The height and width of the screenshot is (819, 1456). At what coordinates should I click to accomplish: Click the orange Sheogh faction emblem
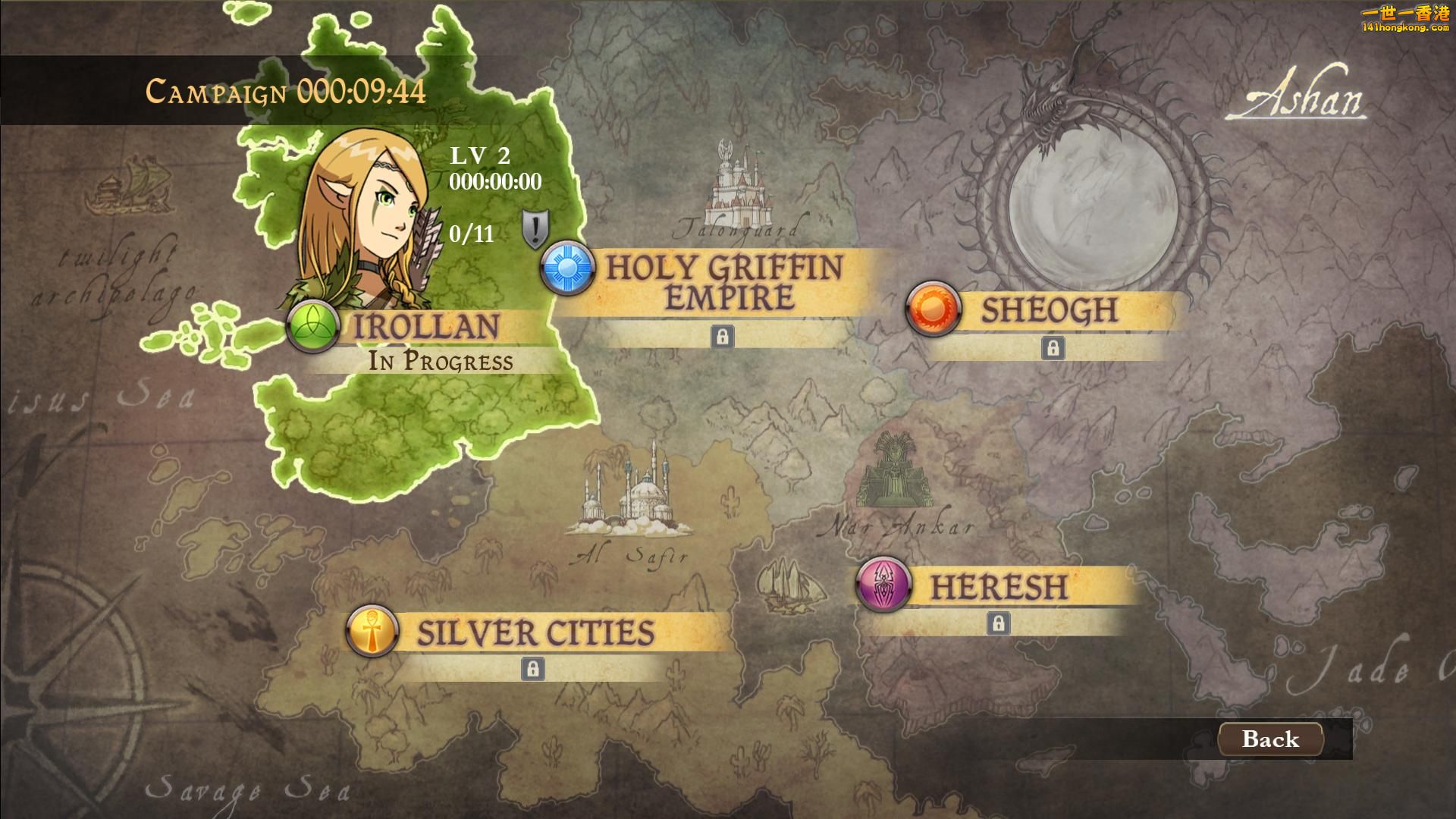(x=933, y=309)
